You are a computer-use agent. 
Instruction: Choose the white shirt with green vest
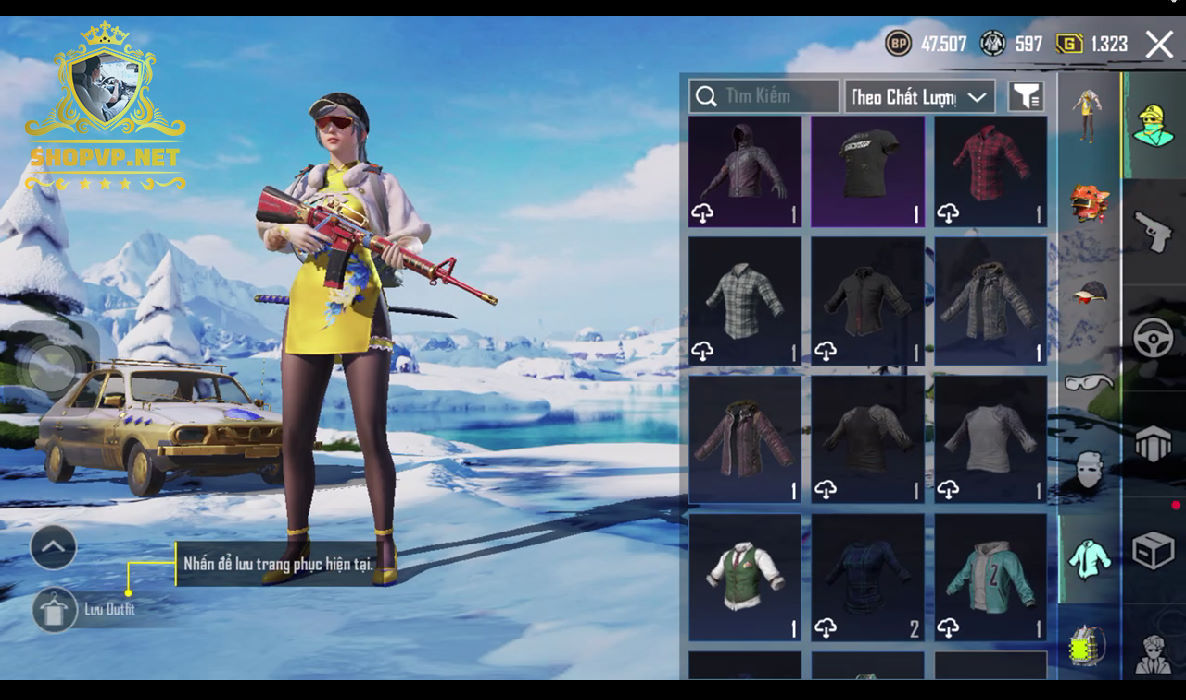(744, 577)
